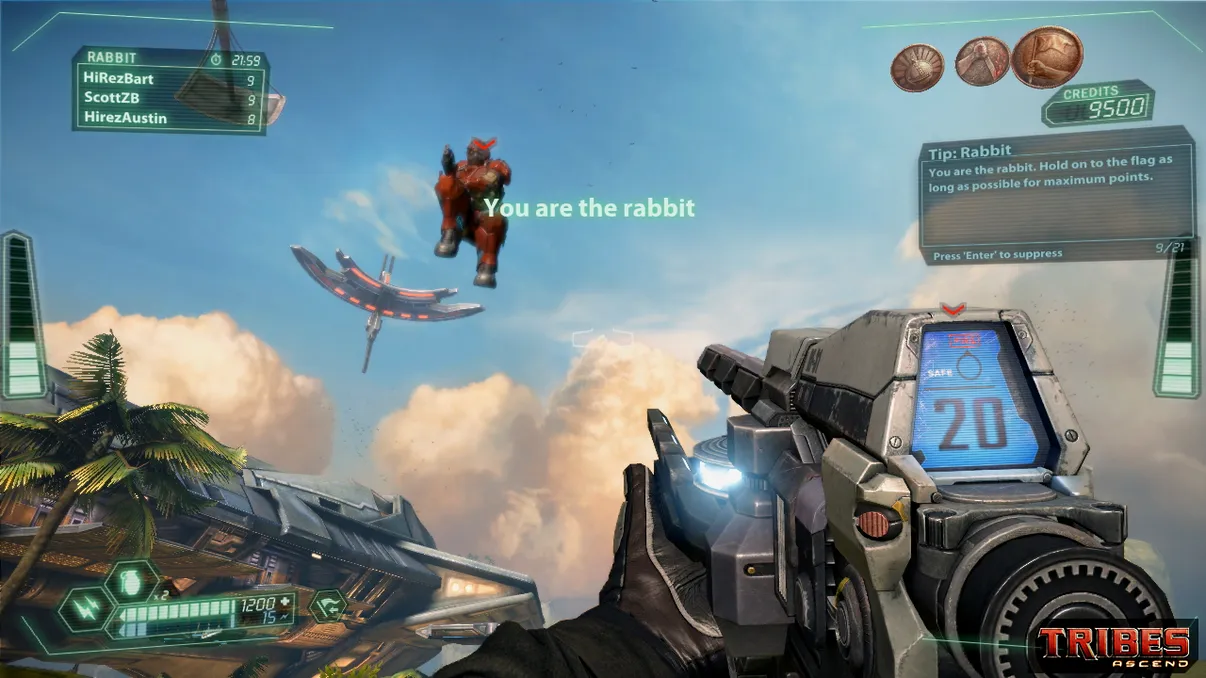This screenshot has height=678, width=1206.
Task: Click the flag carrier status icon
Action: click(327, 605)
